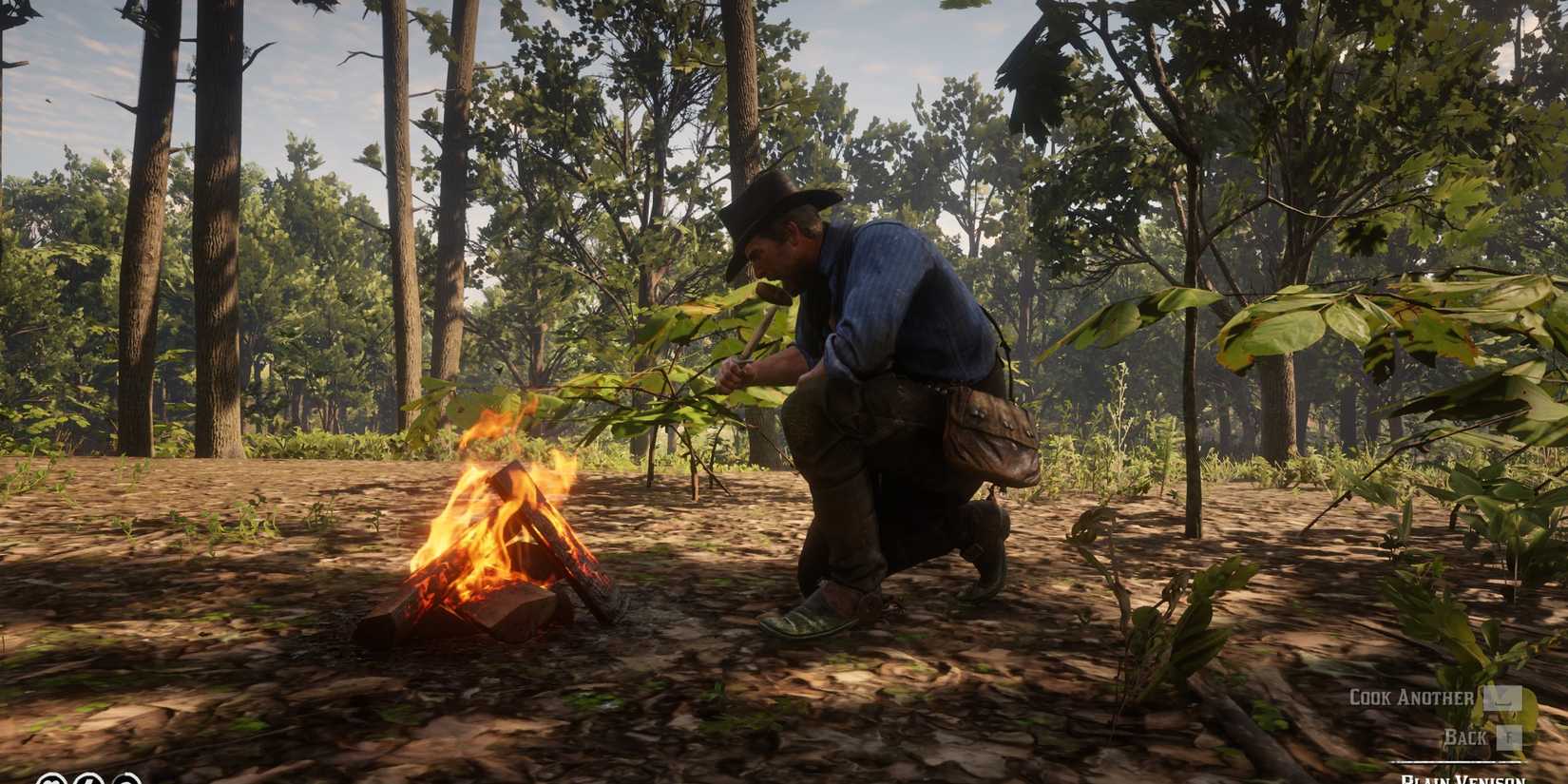Click the leftmost core icon in the corner
Viewport: 1568px width, 784px height.
click(52, 779)
